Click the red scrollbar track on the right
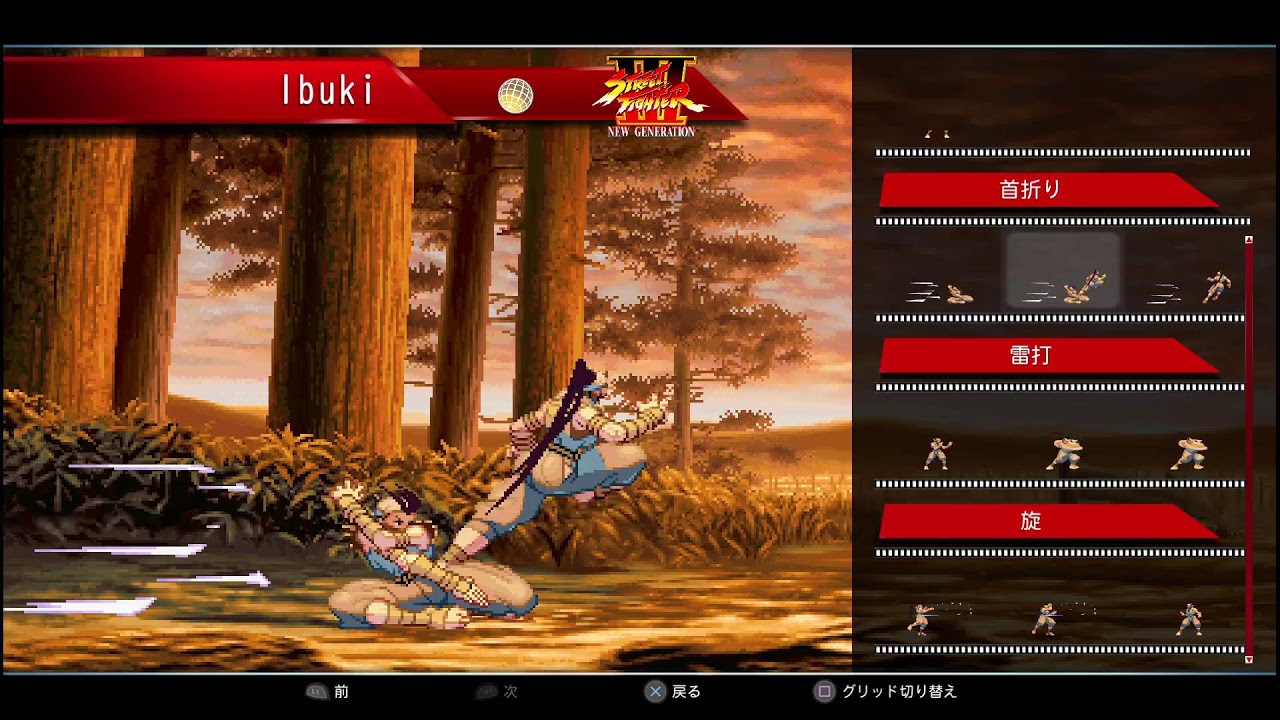Screen dimensions: 1280x720 coord(1247,450)
